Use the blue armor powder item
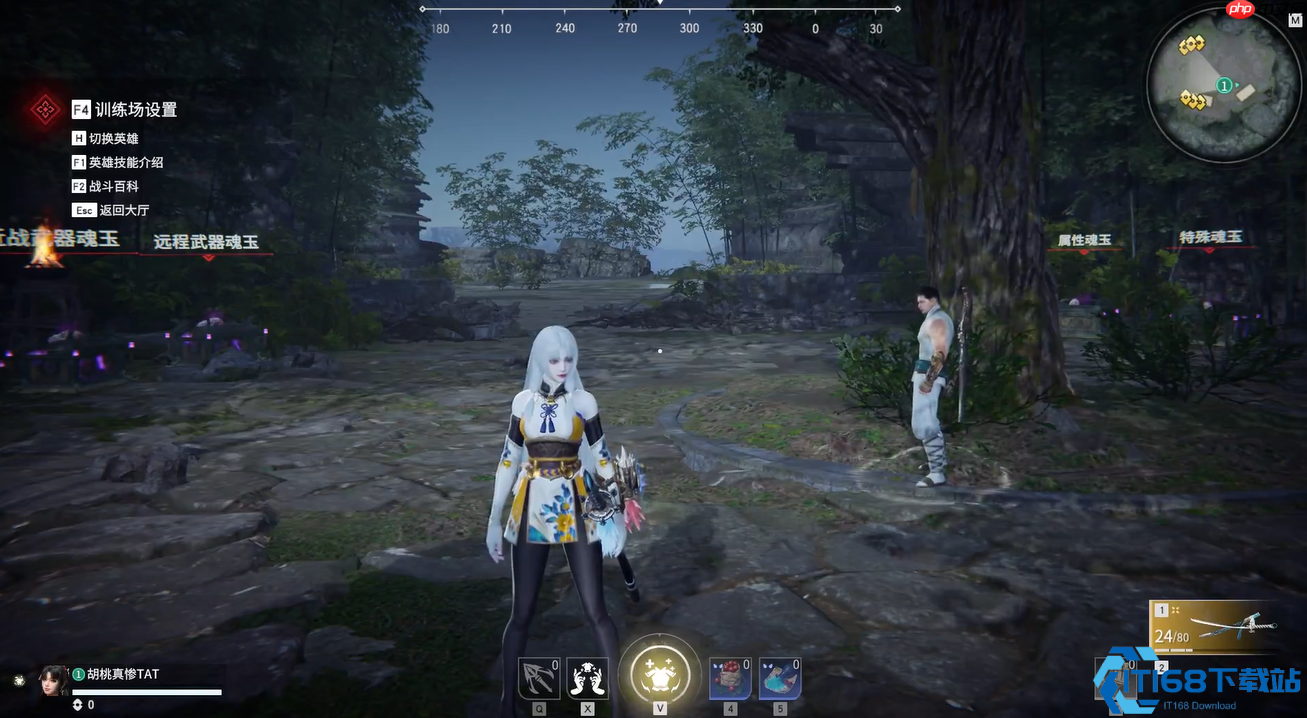This screenshot has height=718, width=1307. pyautogui.click(x=779, y=678)
